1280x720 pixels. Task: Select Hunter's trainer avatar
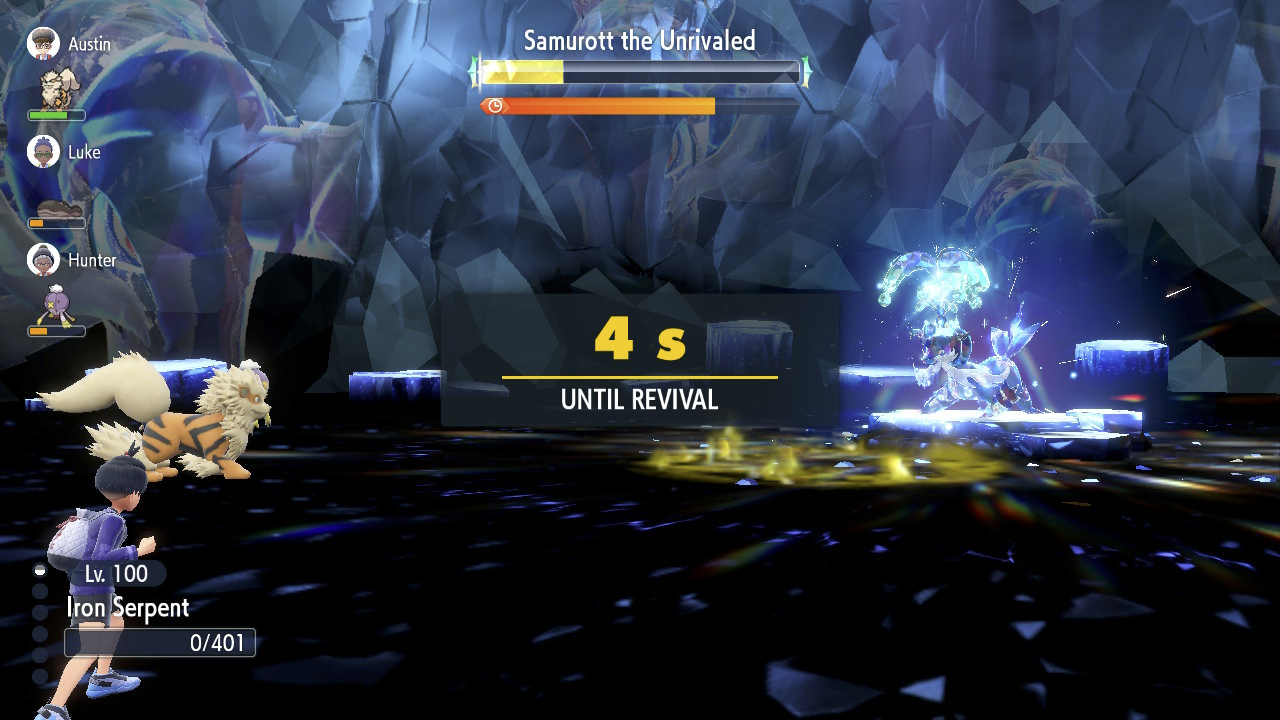coord(43,260)
